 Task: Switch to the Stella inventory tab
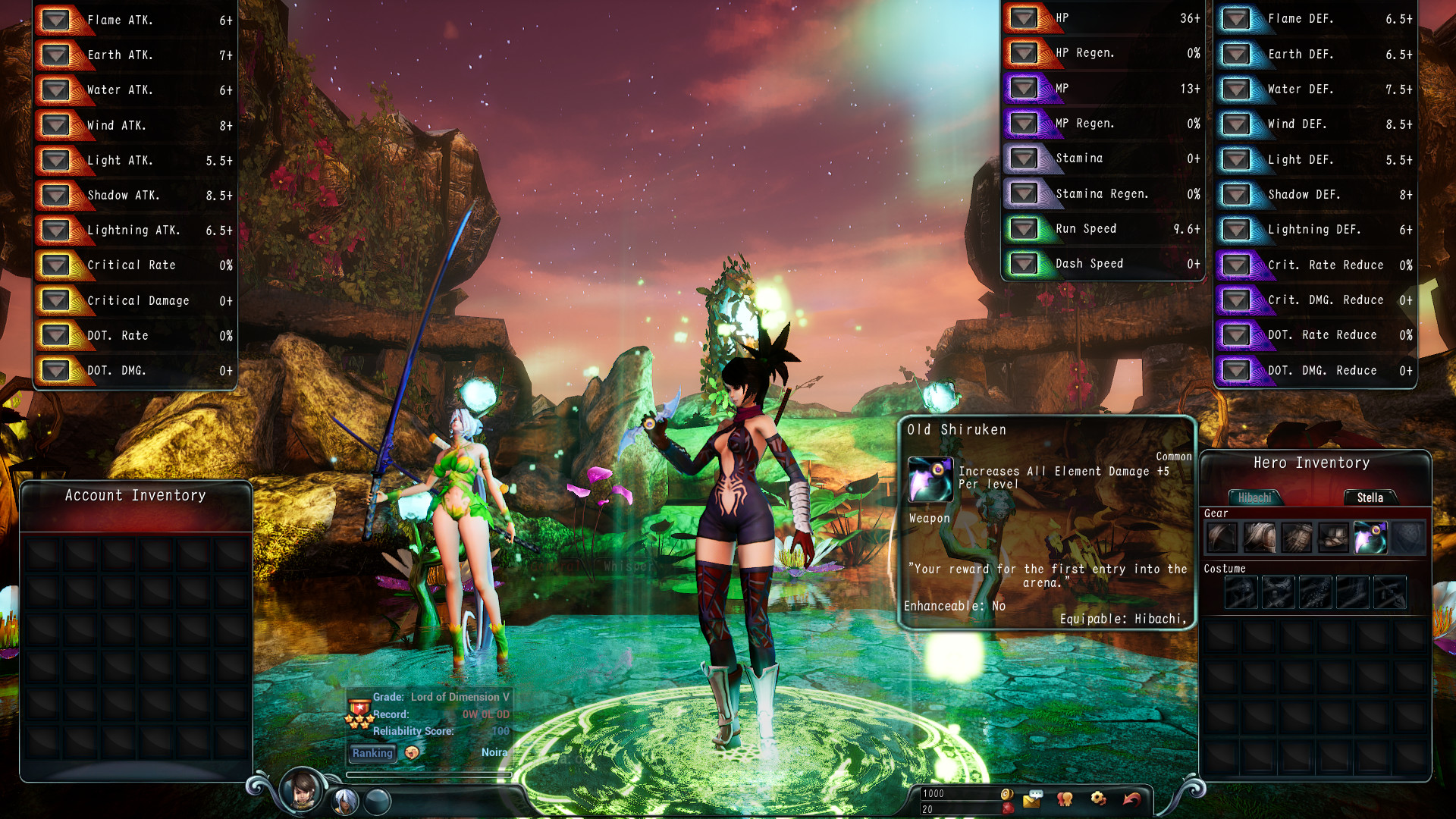(1370, 497)
